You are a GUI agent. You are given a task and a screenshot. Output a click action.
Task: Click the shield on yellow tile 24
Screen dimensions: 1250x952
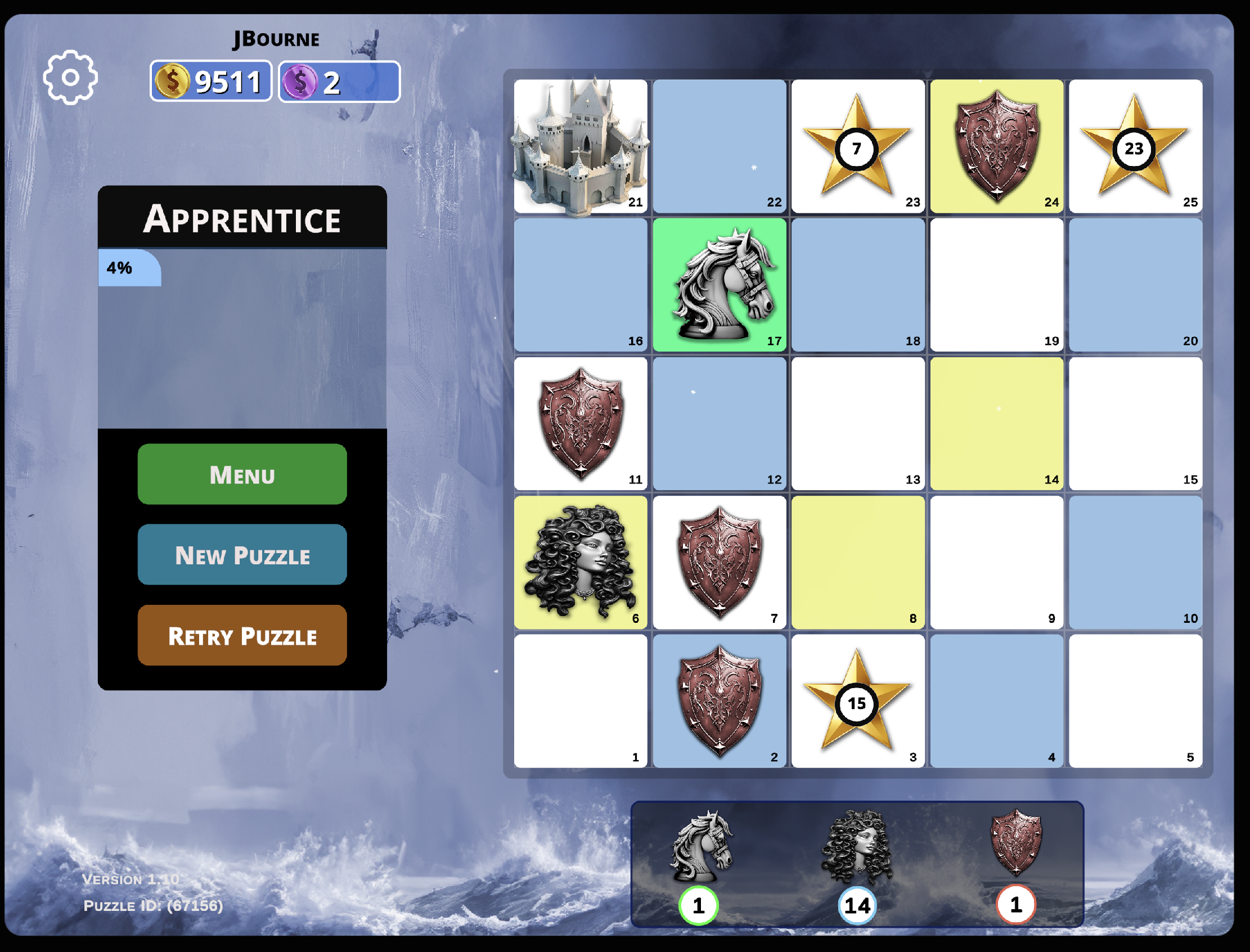(996, 146)
